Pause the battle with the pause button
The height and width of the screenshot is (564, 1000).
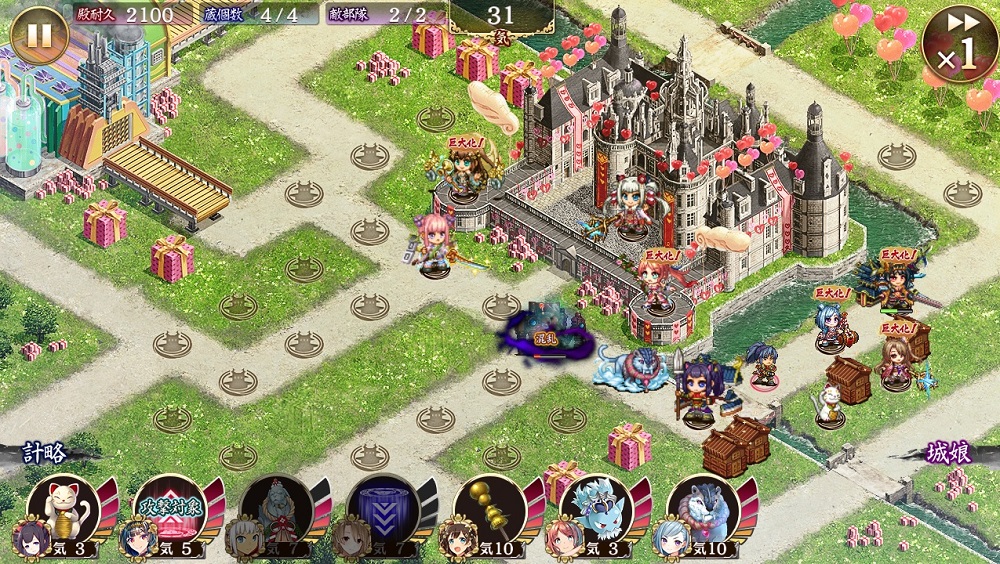39,36
